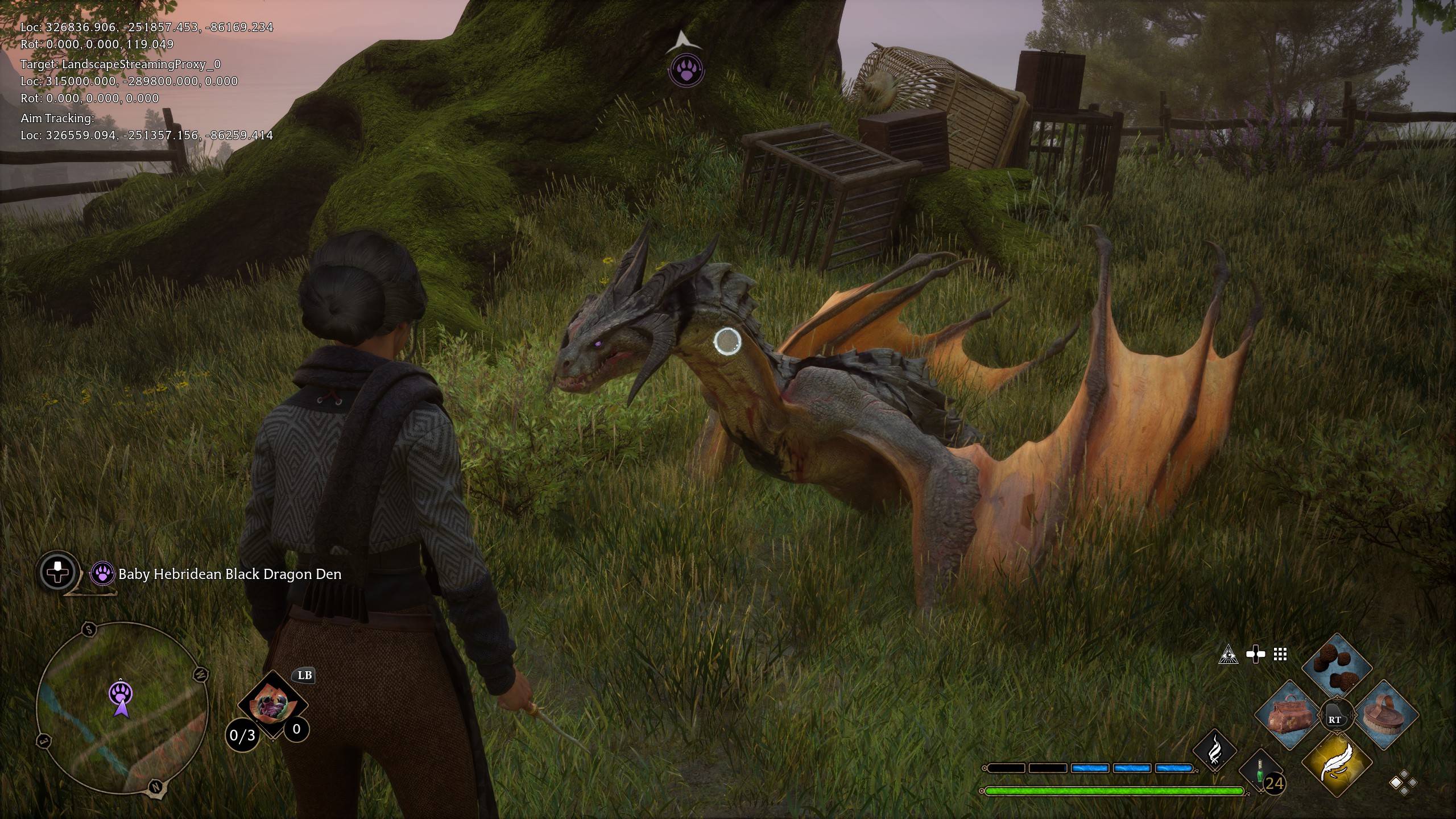Cast the yellow feather levitation spell

[x=1335, y=764]
